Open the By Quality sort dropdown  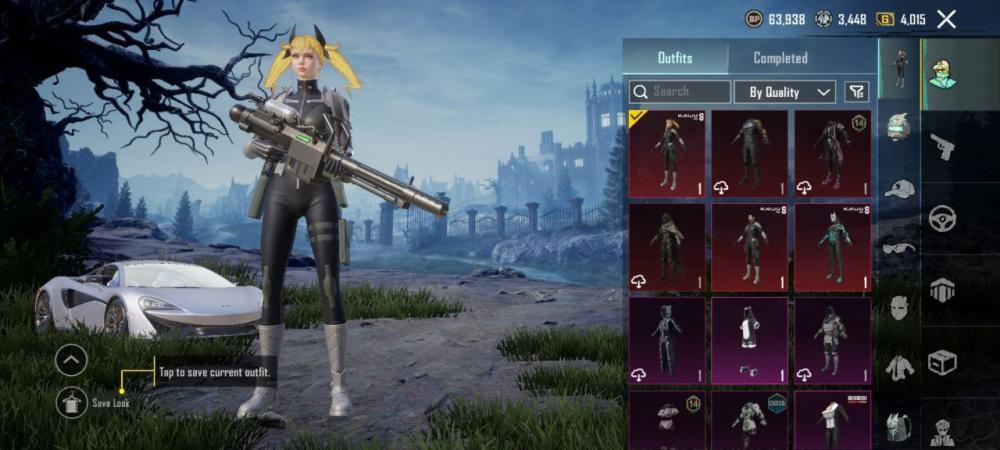tap(785, 92)
